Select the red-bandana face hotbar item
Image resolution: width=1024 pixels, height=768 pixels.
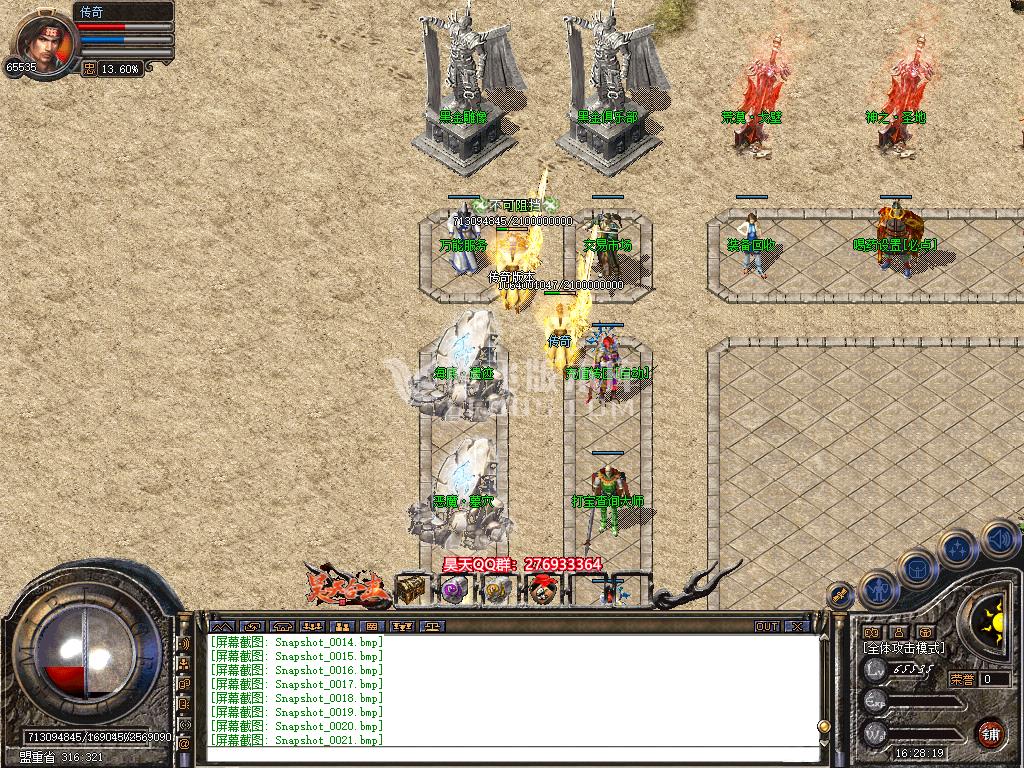pyautogui.click(x=542, y=590)
